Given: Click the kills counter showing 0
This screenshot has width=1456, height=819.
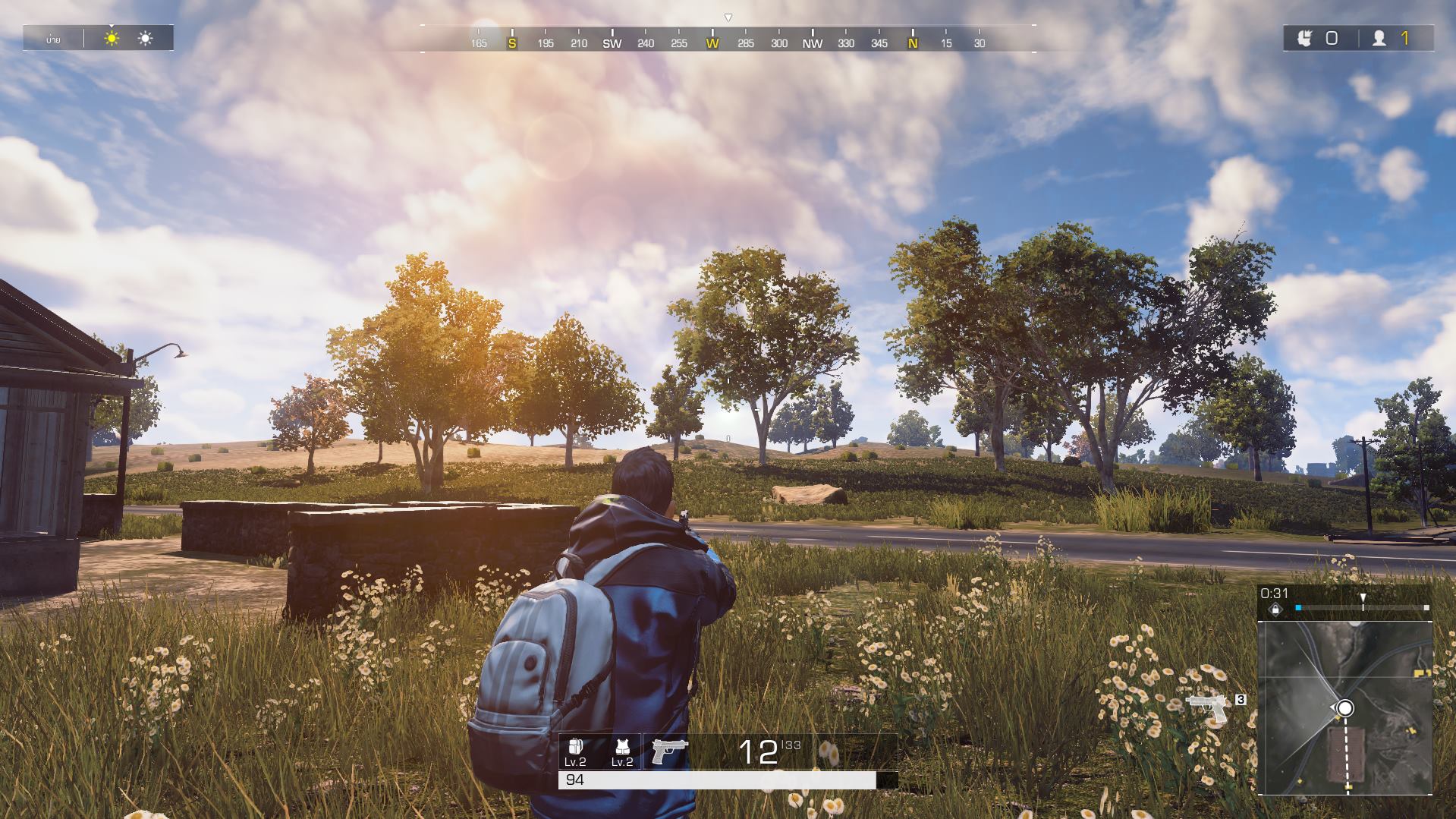Looking at the screenshot, I should click(1332, 39).
